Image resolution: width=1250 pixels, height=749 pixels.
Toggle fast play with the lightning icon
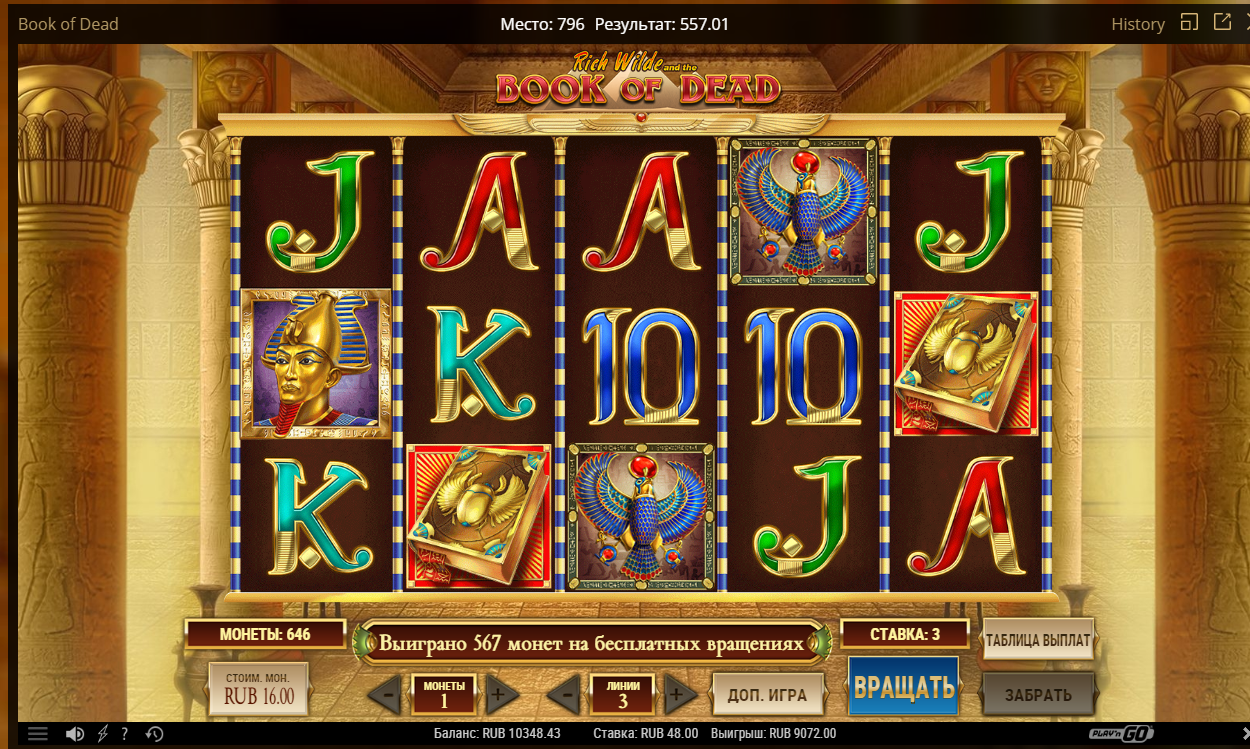(x=102, y=734)
